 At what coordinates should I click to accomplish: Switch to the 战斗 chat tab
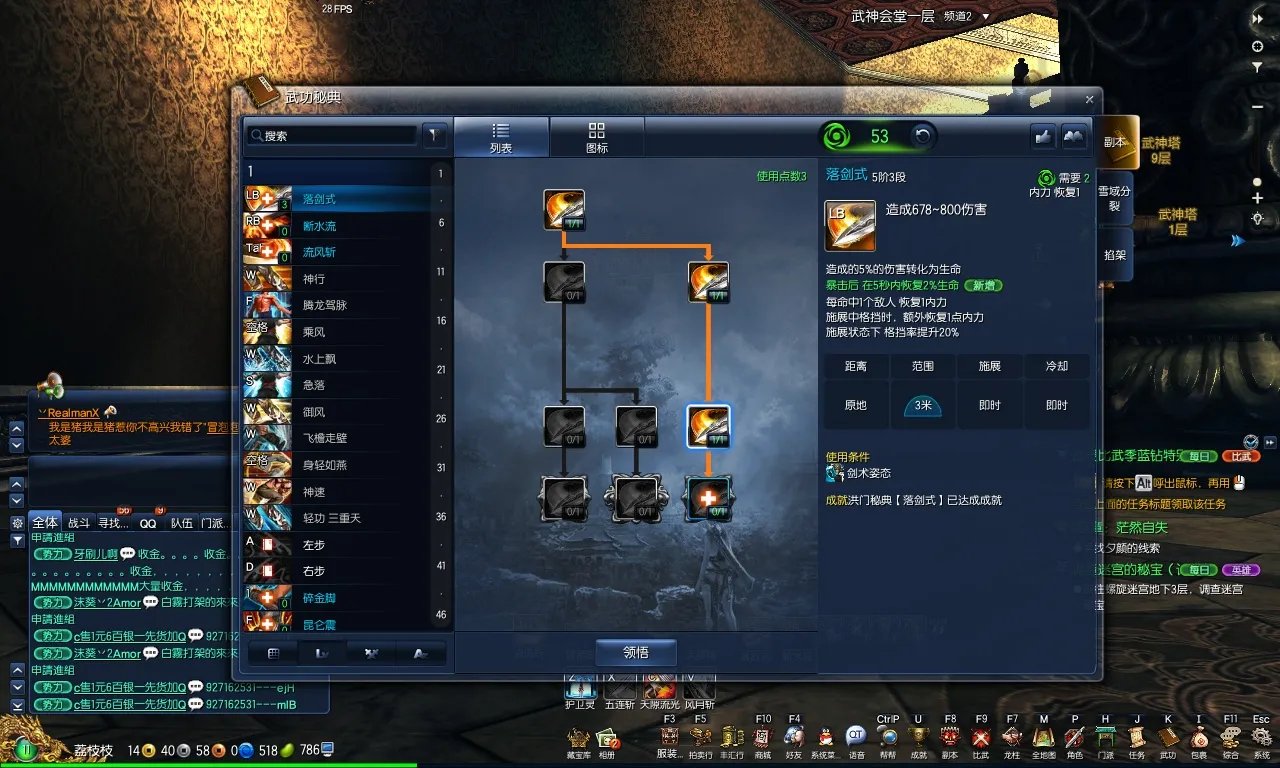pos(79,521)
